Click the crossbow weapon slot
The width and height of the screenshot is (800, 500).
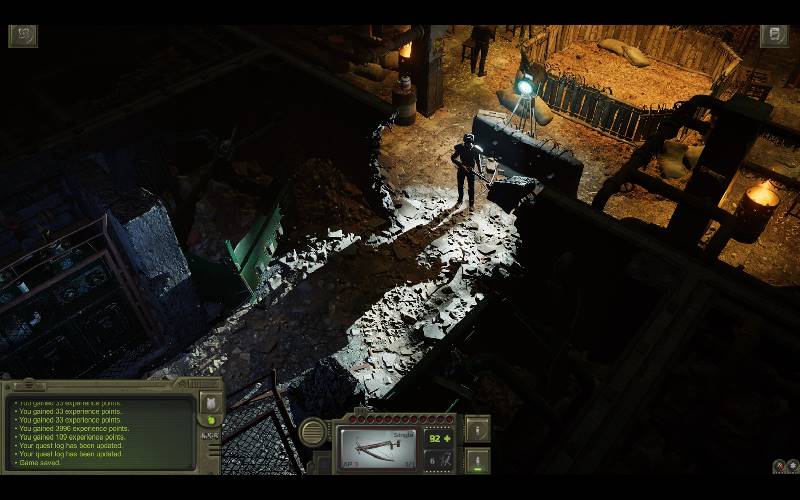tap(377, 447)
